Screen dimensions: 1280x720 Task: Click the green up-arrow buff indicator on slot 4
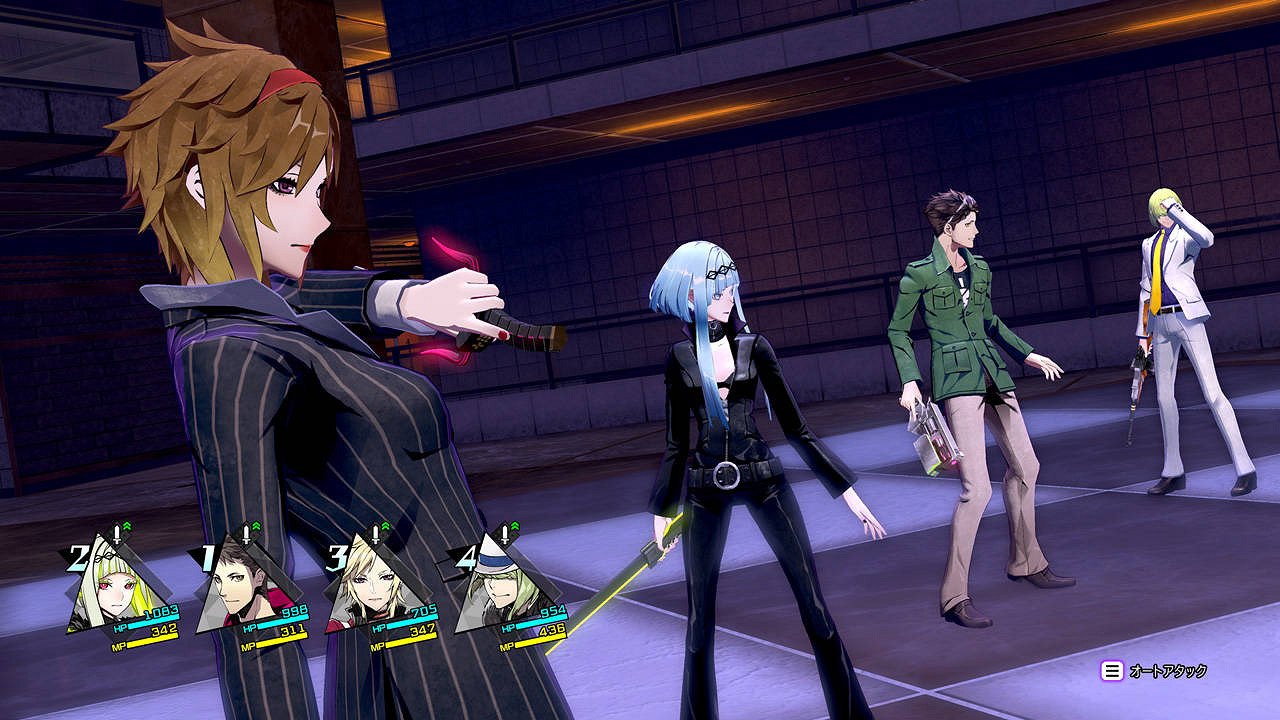[516, 525]
